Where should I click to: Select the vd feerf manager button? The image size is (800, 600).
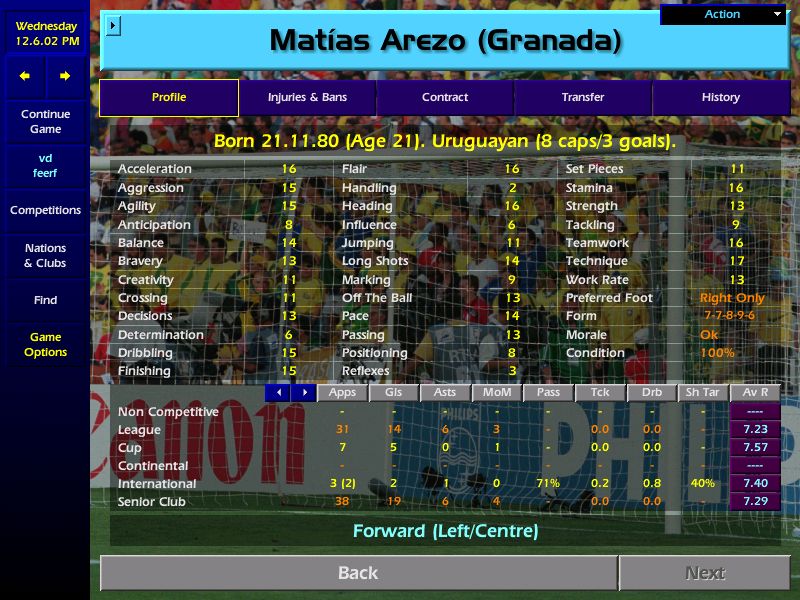tap(45, 165)
